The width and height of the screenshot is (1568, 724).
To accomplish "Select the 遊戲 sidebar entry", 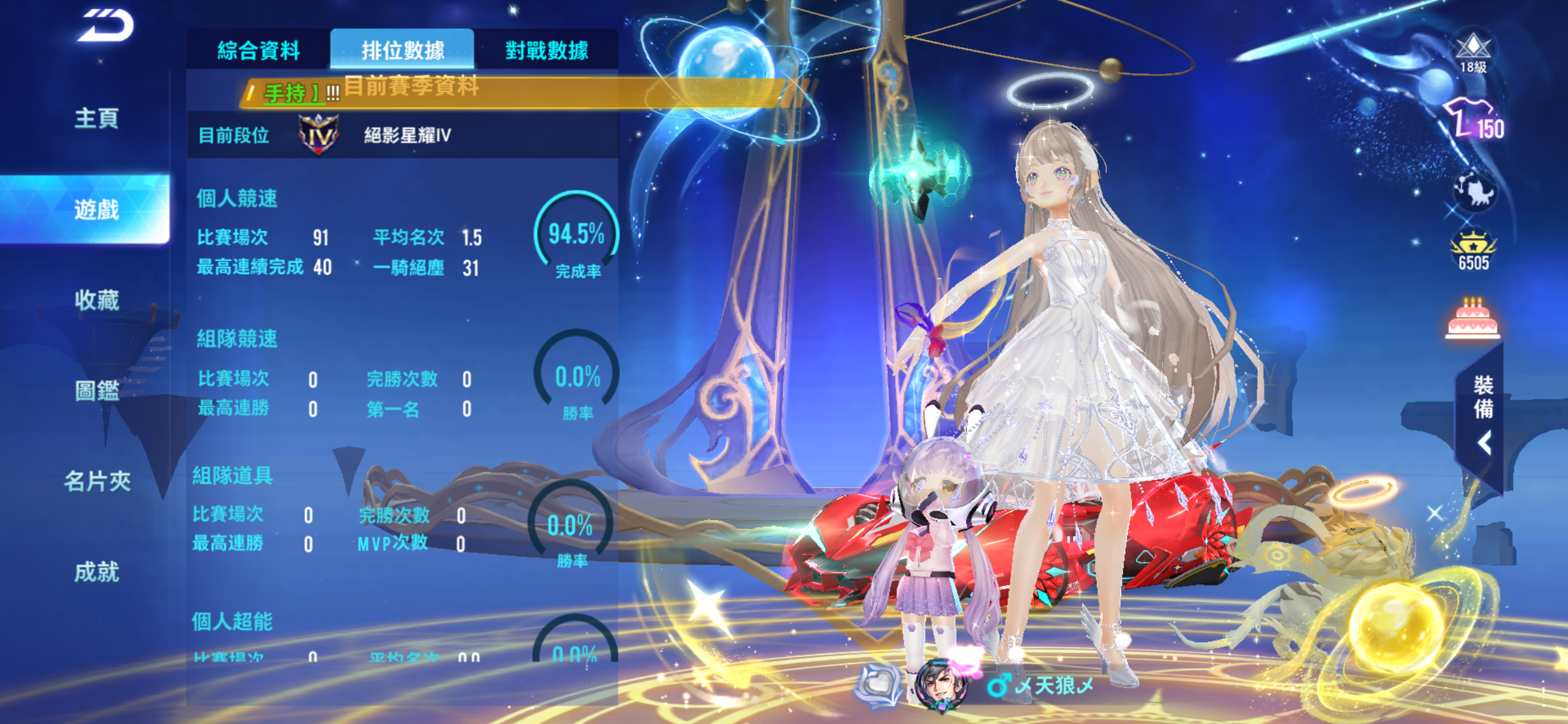I will coord(97,209).
